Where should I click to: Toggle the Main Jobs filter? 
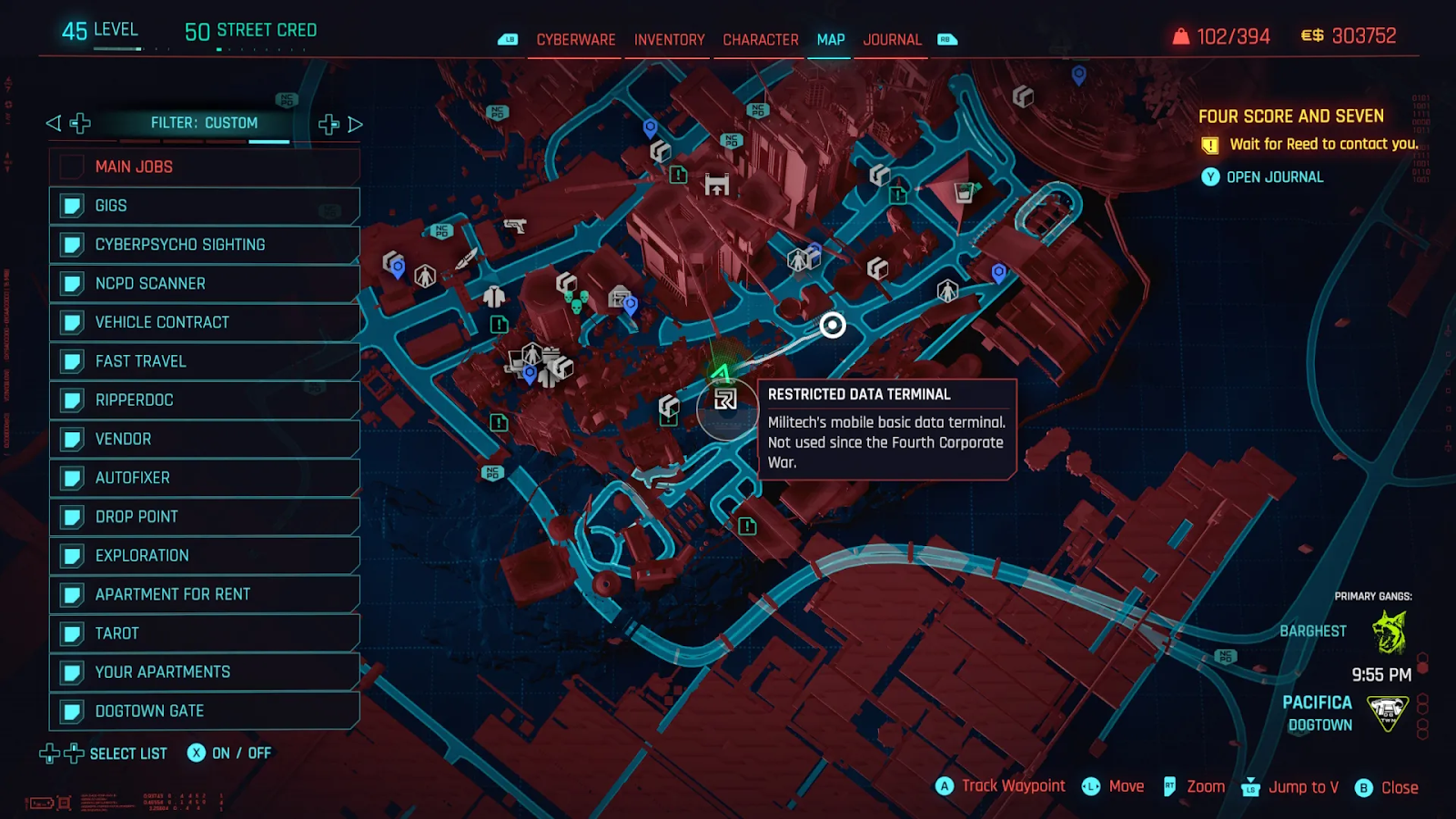(x=205, y=167)
